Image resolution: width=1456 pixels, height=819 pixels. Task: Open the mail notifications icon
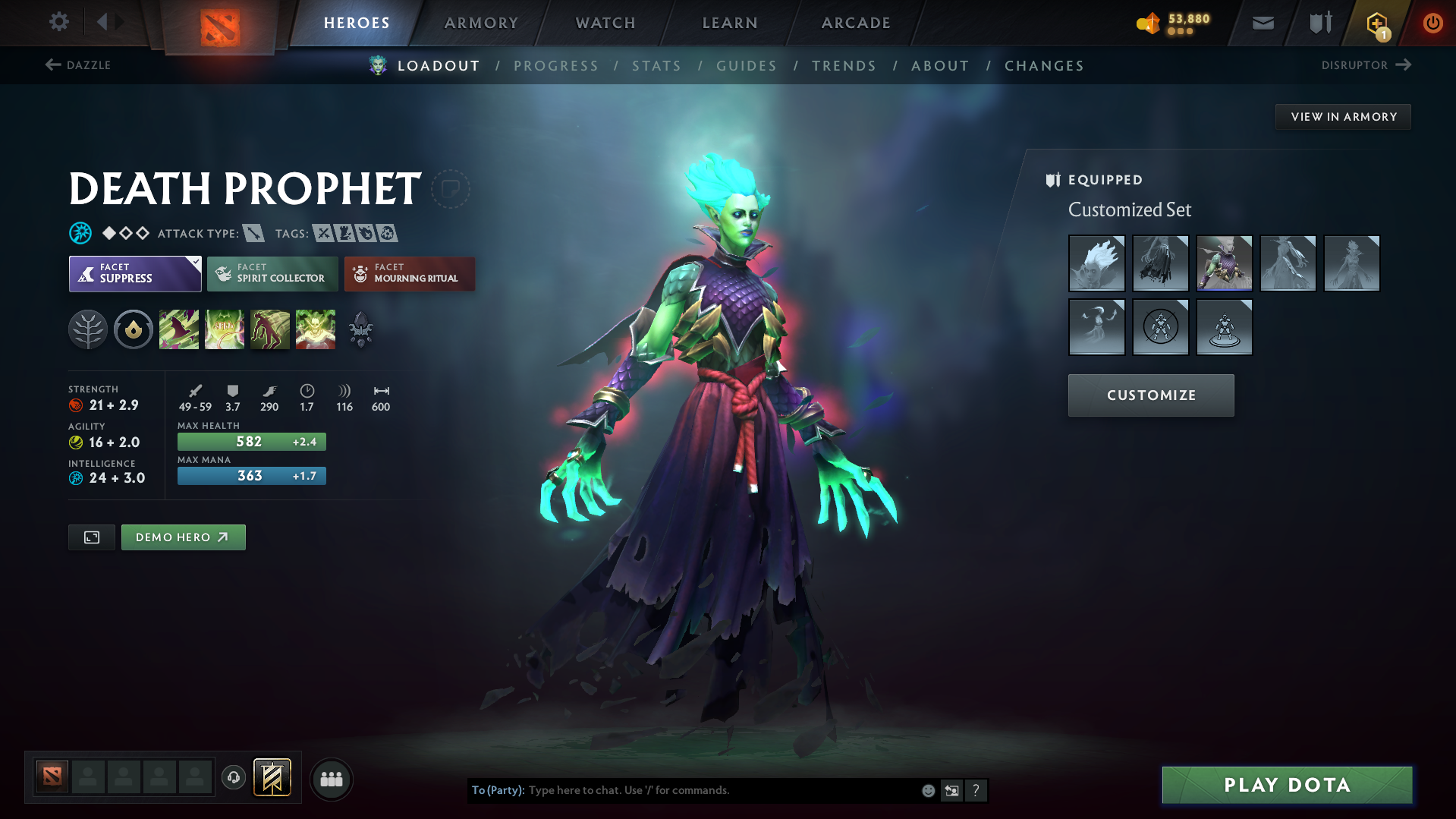point(1262,22)
